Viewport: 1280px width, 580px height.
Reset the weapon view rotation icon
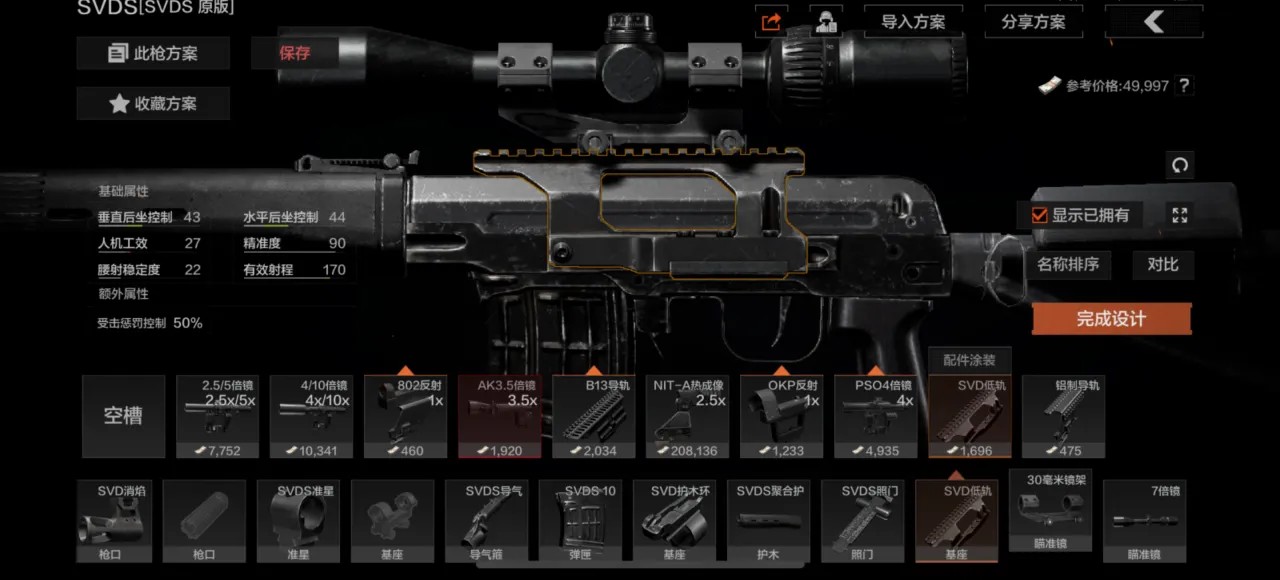[1179, 165]
